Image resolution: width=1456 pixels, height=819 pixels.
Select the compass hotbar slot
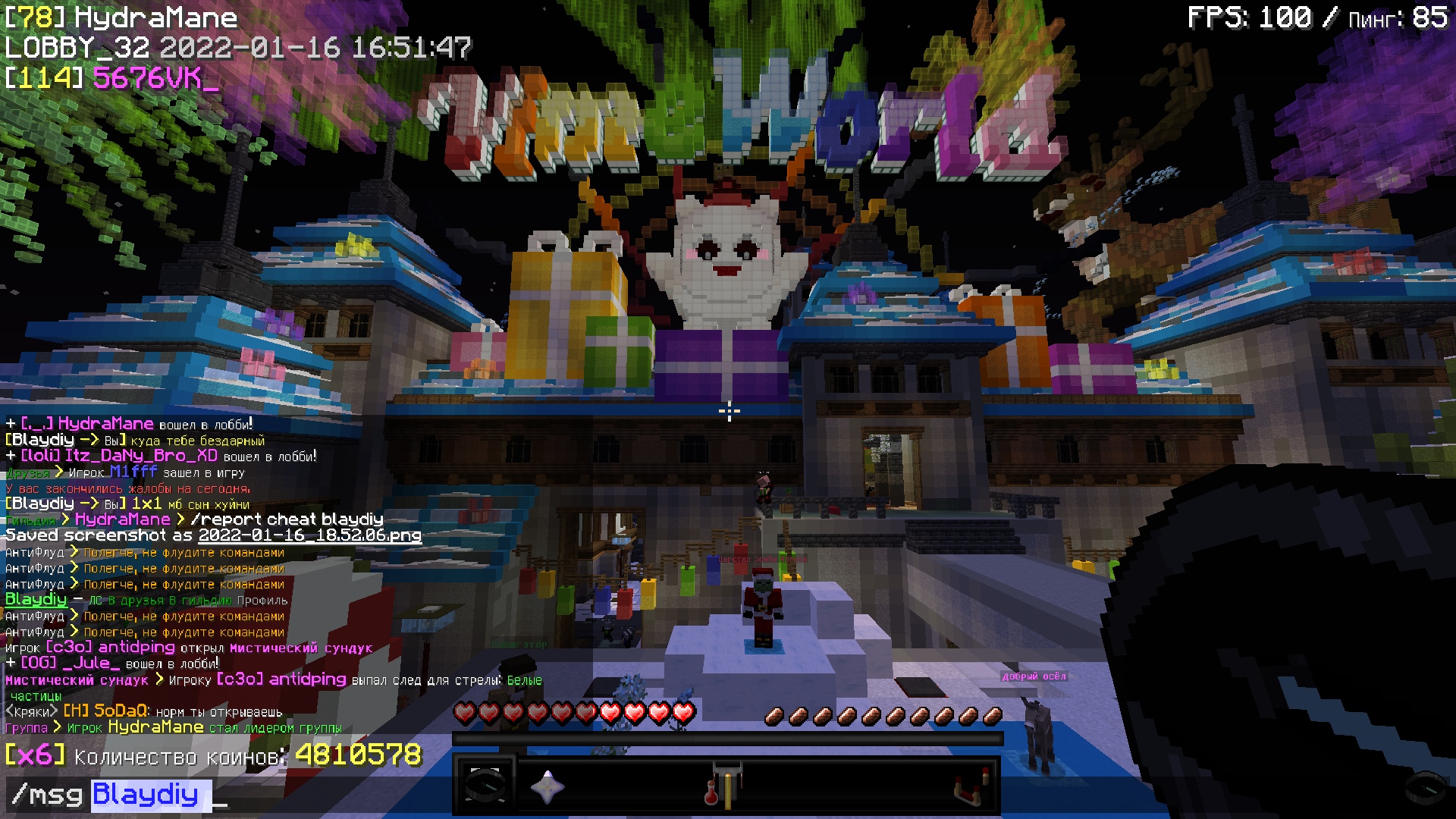tap(485, 786)
